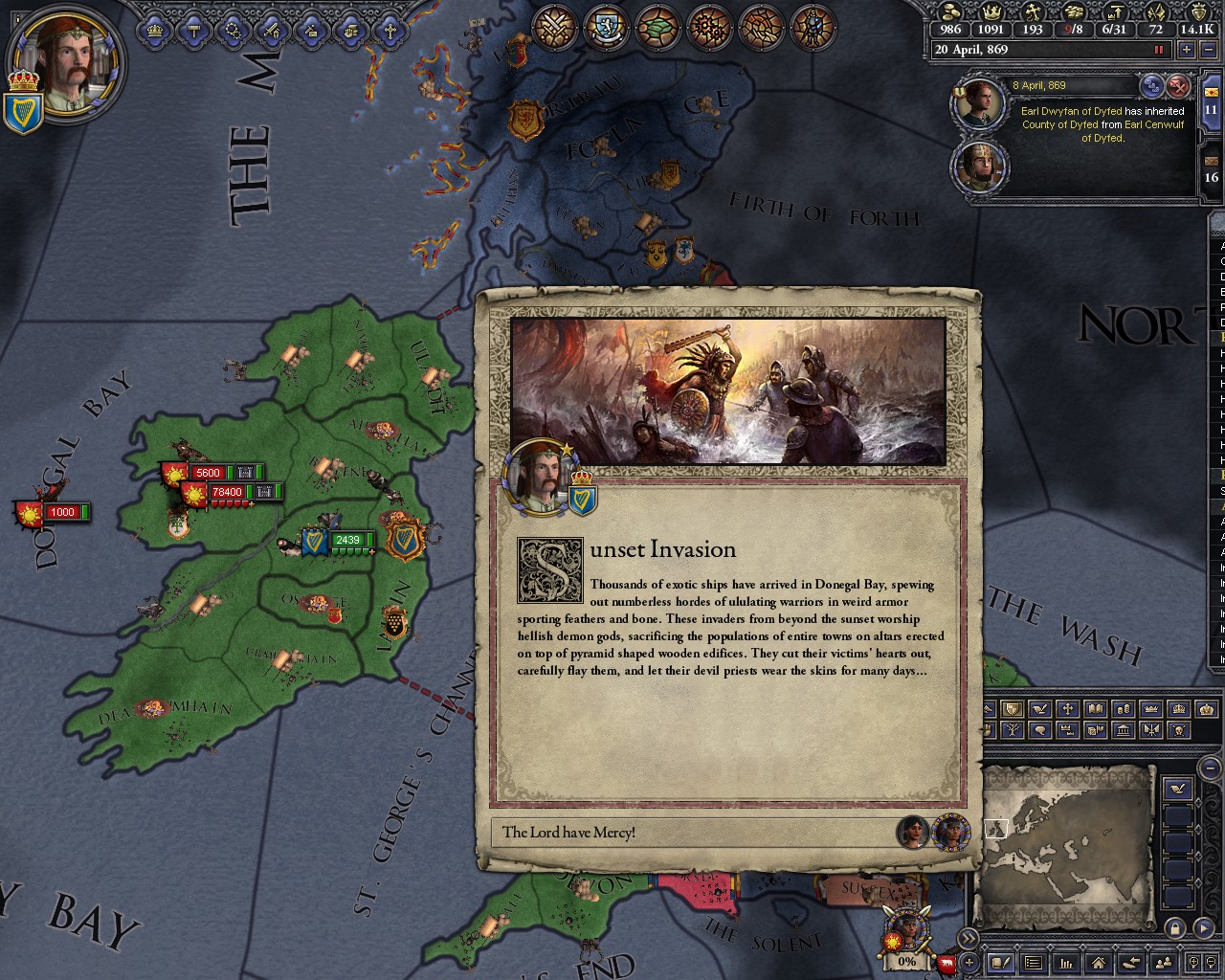Open the crossed swords military tab
Screen dimensions: 1225x980
[553, 28]
